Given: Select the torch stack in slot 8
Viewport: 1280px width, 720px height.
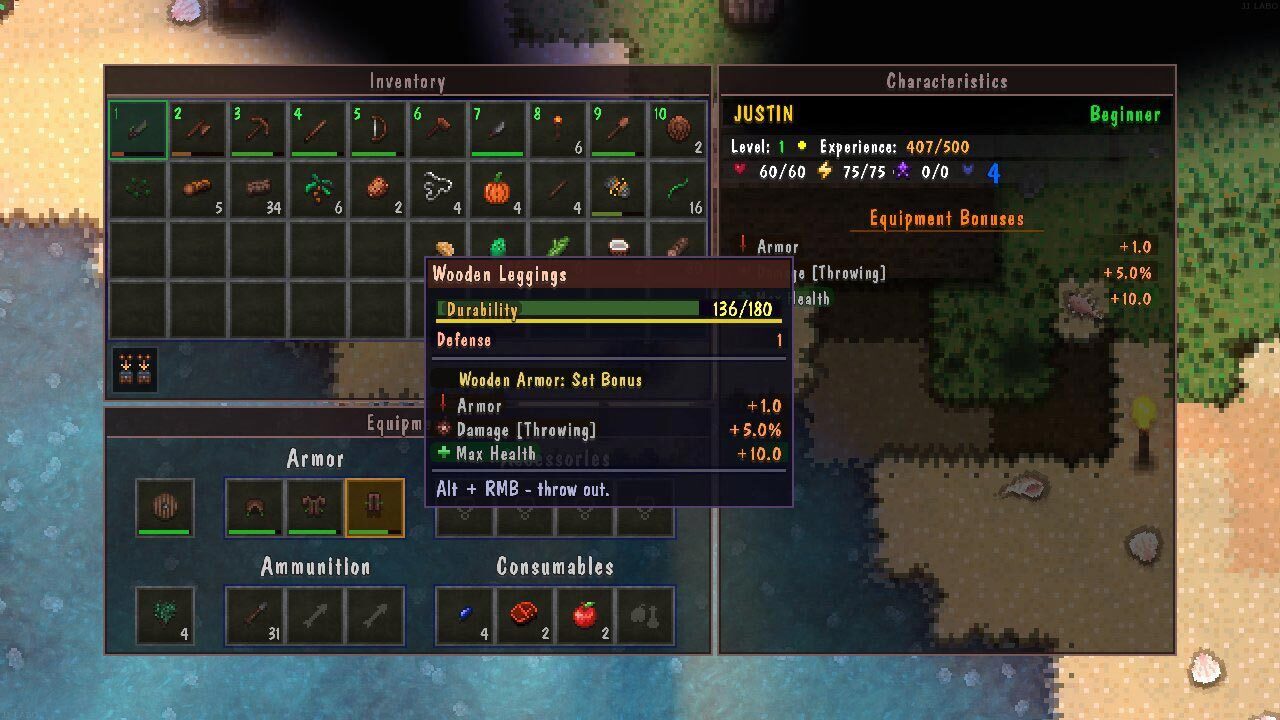Looking at the screenshot, I should click(557, 129).
